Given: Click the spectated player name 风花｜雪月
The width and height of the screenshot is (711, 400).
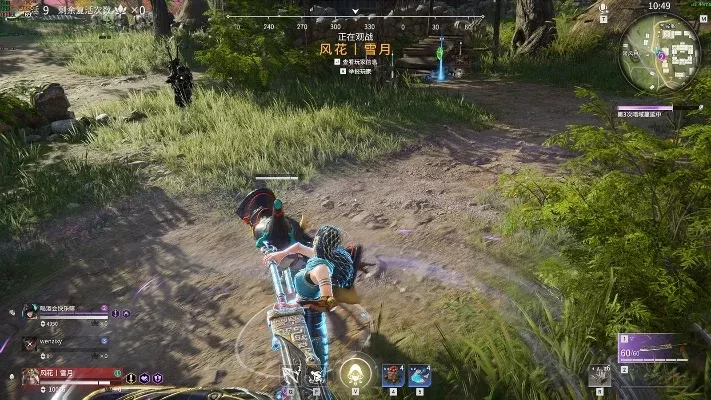Looking at the screenshot, I should [355, 48].
